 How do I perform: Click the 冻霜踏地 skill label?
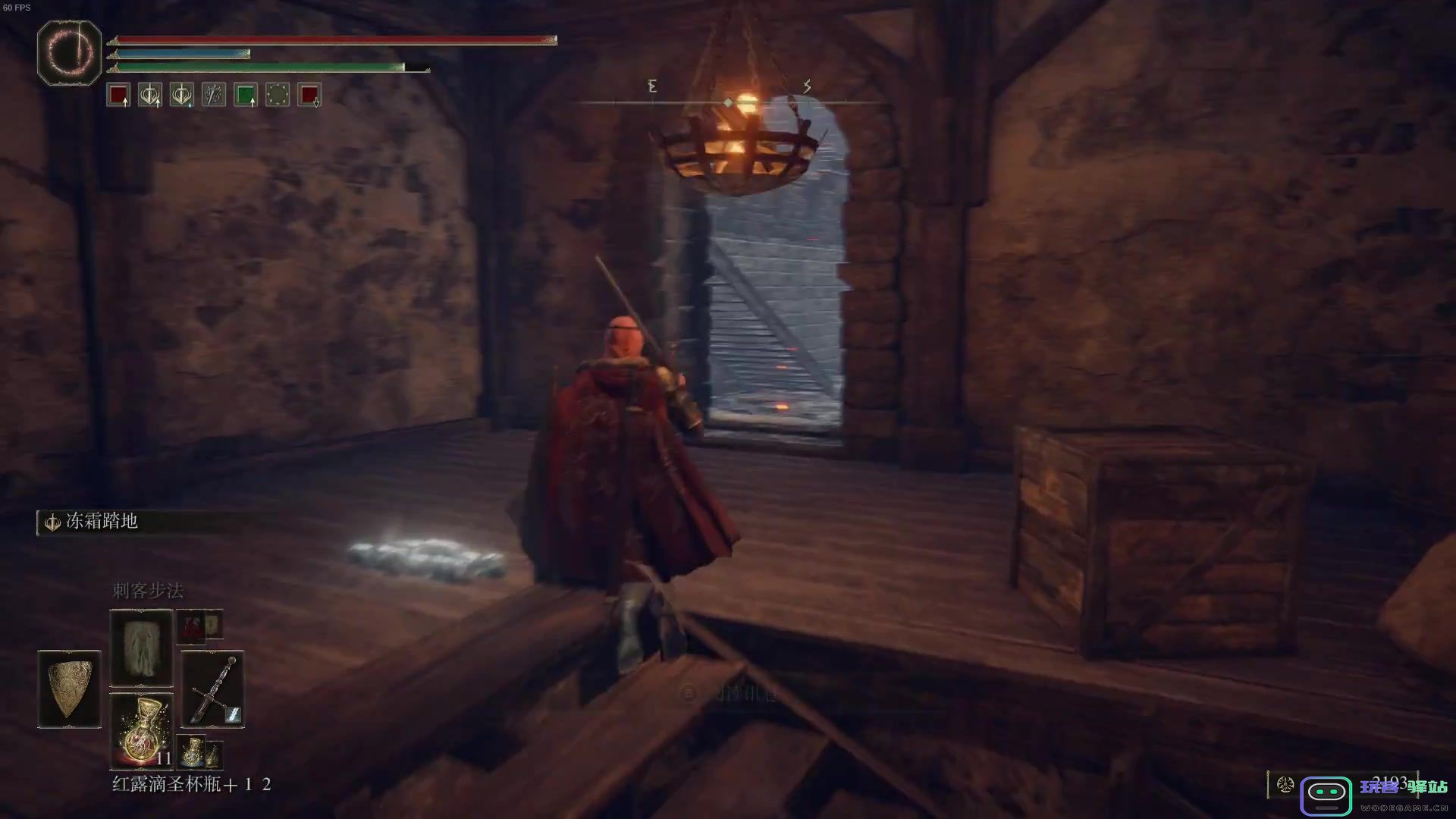click(x=101, y=522)
